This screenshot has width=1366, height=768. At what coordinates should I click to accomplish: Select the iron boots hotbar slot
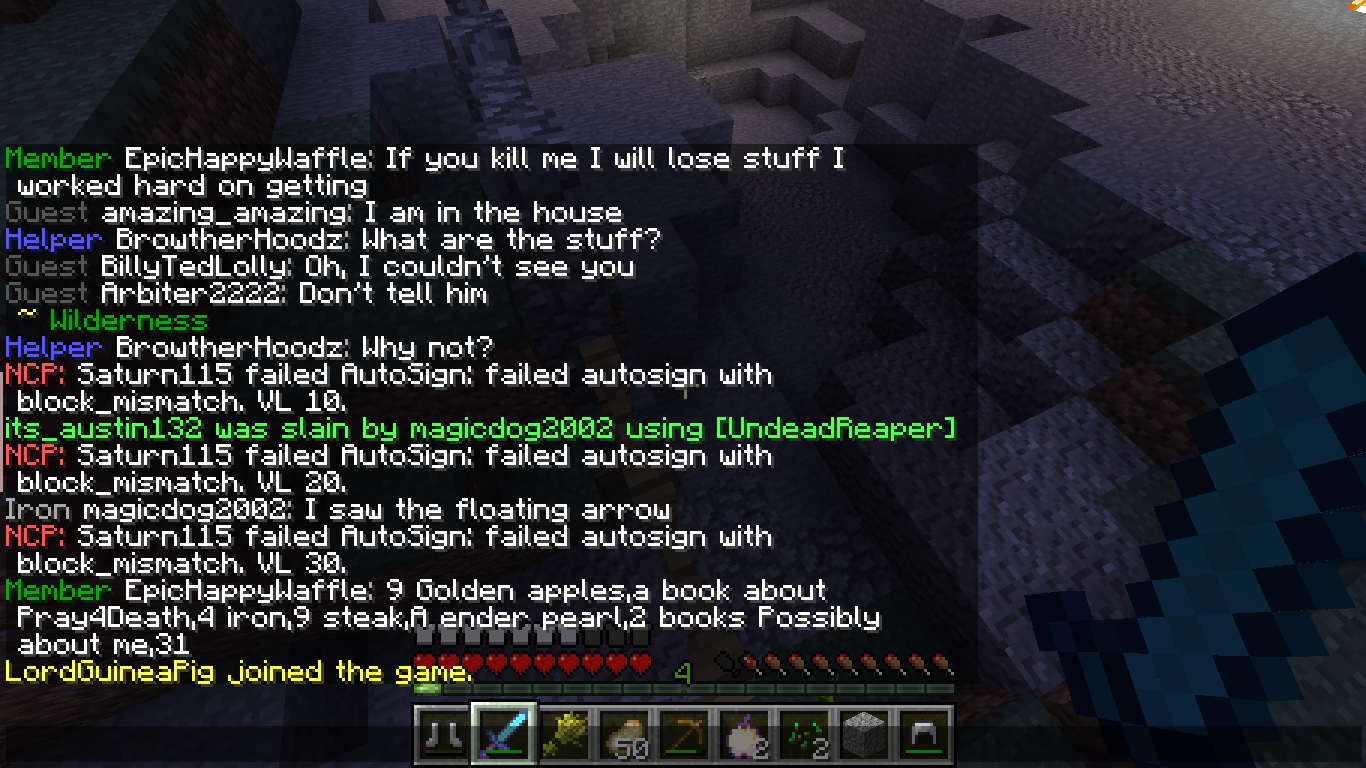pos(441,735)
